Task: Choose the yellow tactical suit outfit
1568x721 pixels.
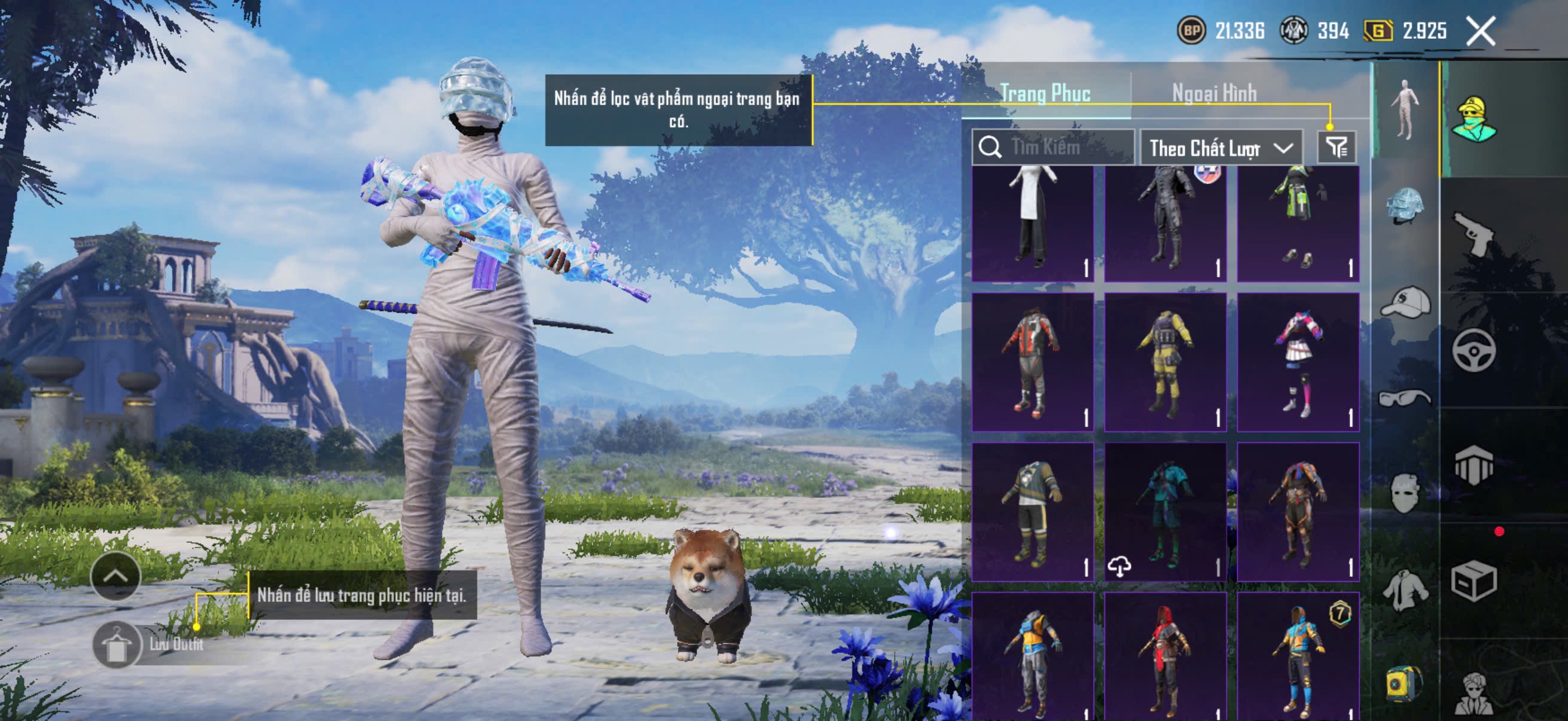Action: (1165, 363)
